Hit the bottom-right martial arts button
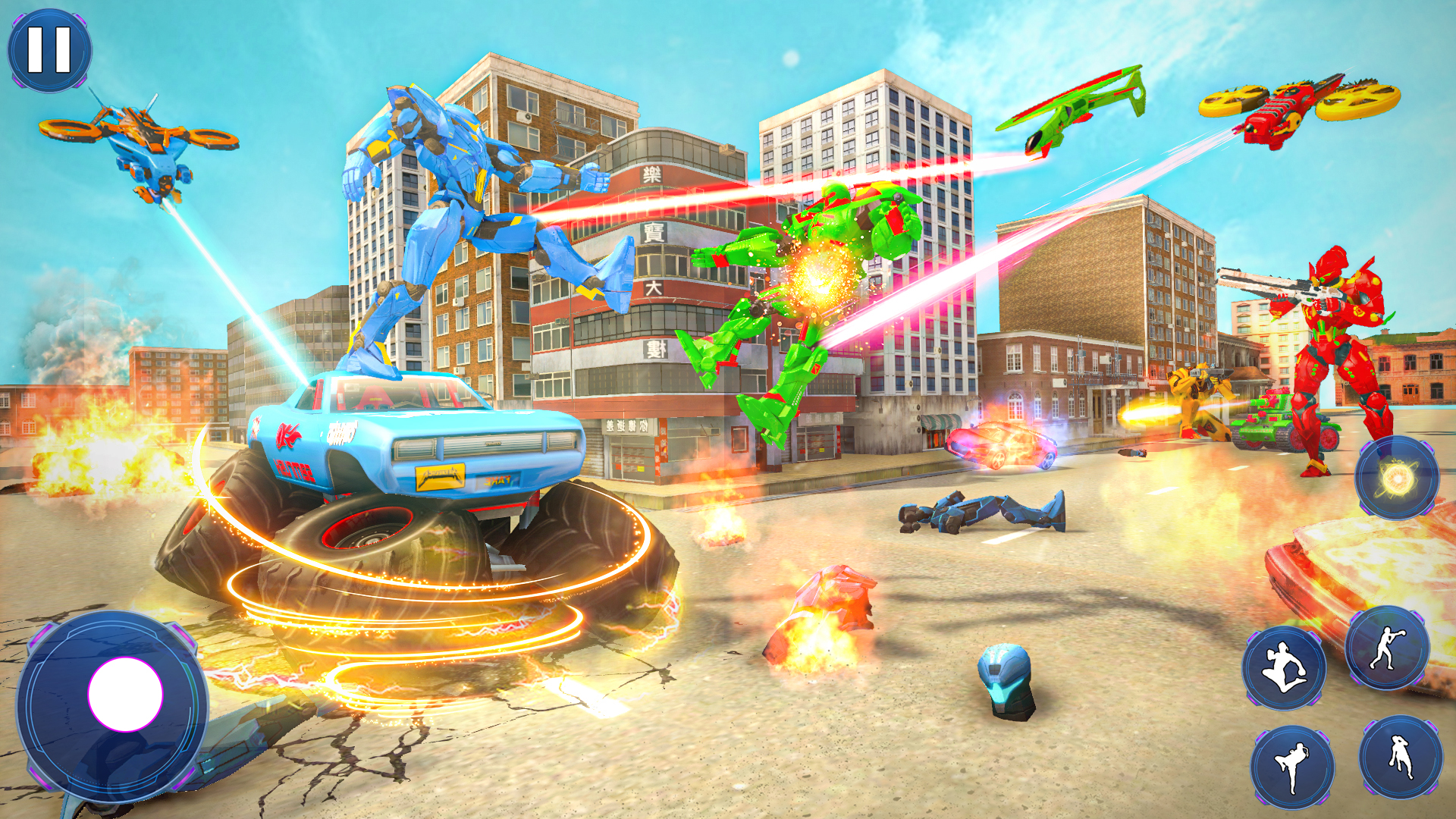Image resolution: width=1456 pixels, height=819 pixels. [x=1400, y=758]
